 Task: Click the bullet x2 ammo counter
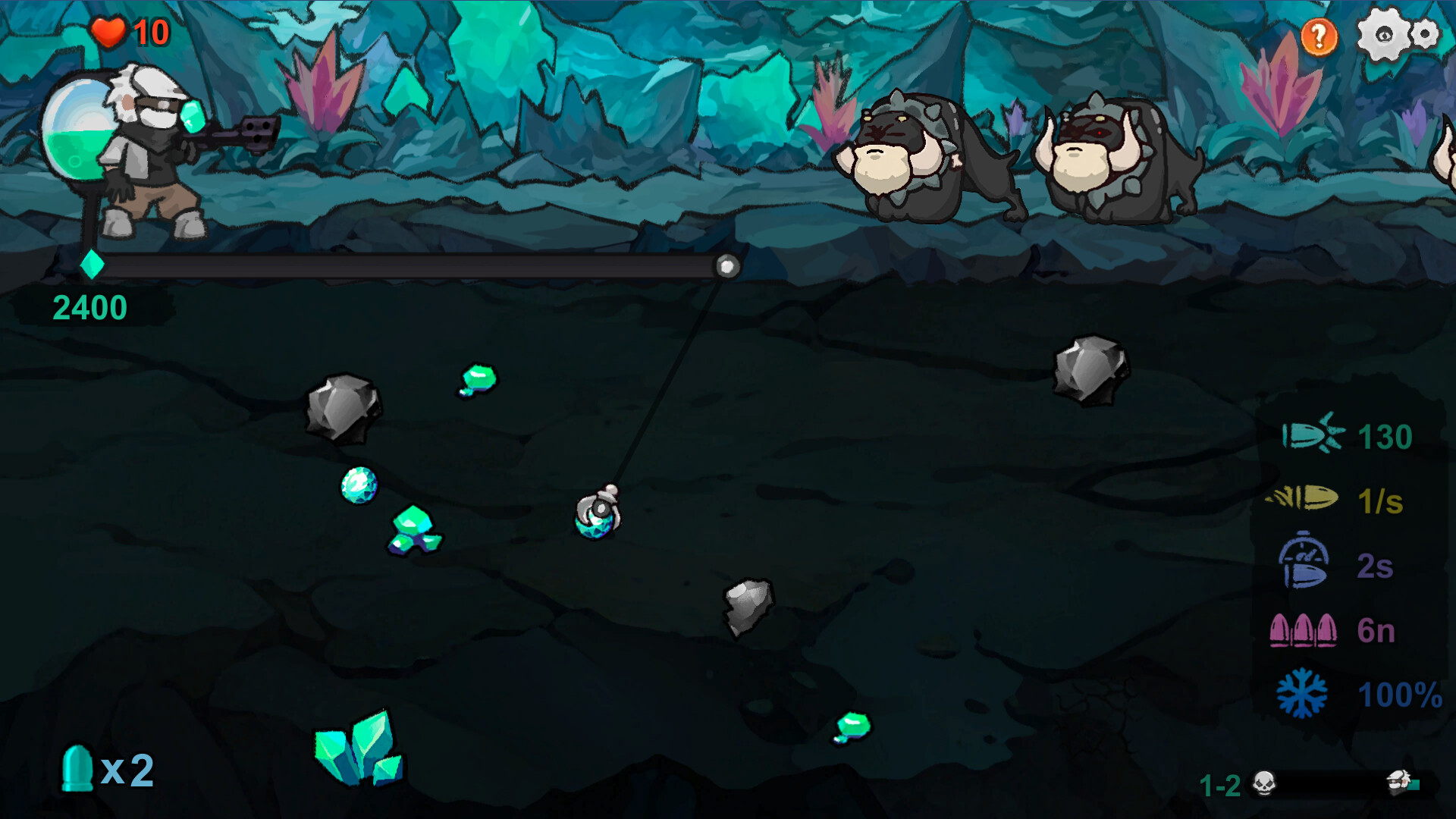click(106, 770)
